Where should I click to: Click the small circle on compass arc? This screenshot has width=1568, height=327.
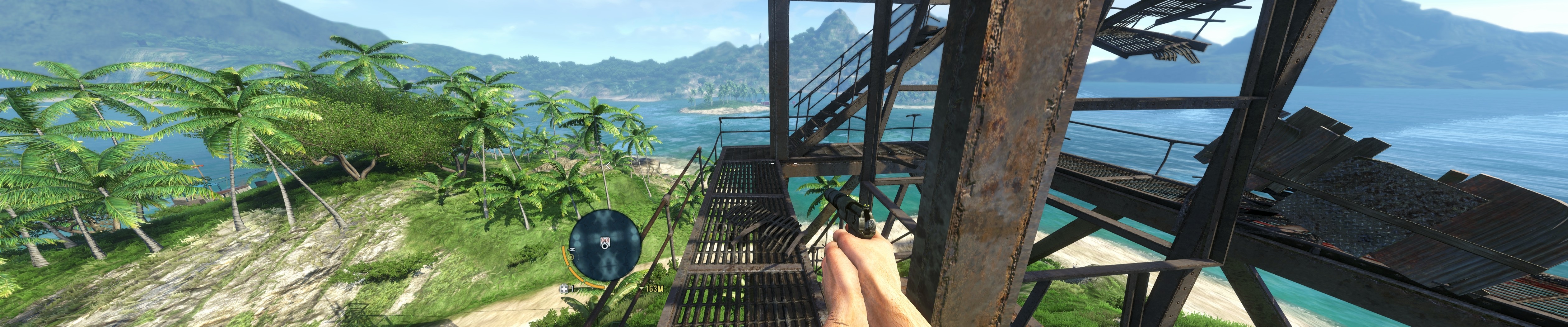point(570,258)
